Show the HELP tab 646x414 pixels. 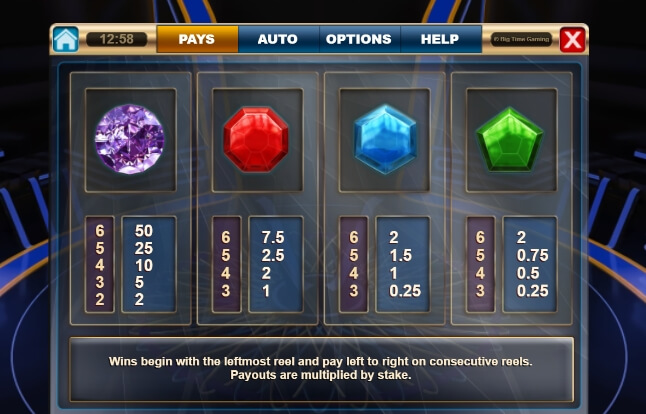pyautogui.click(x=439, y=39)
